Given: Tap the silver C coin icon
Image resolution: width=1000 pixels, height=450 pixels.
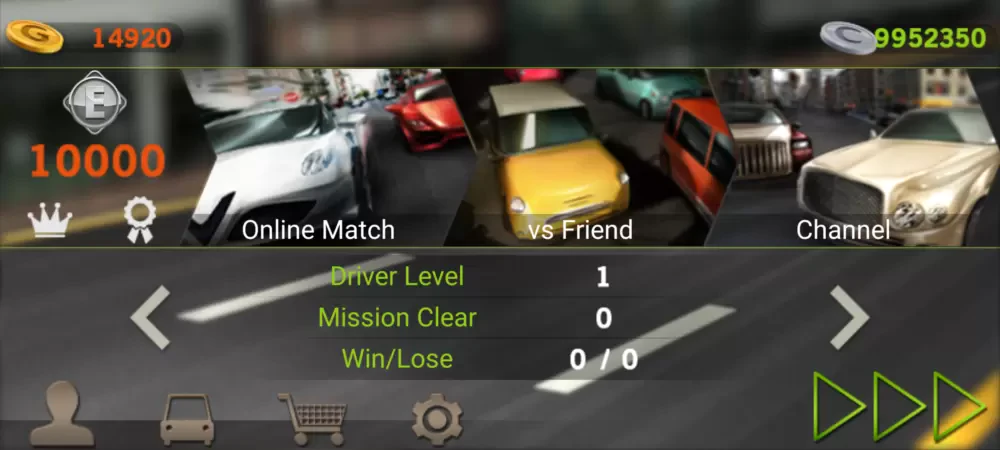Looking at the screenshot, I should pos(847,38).
